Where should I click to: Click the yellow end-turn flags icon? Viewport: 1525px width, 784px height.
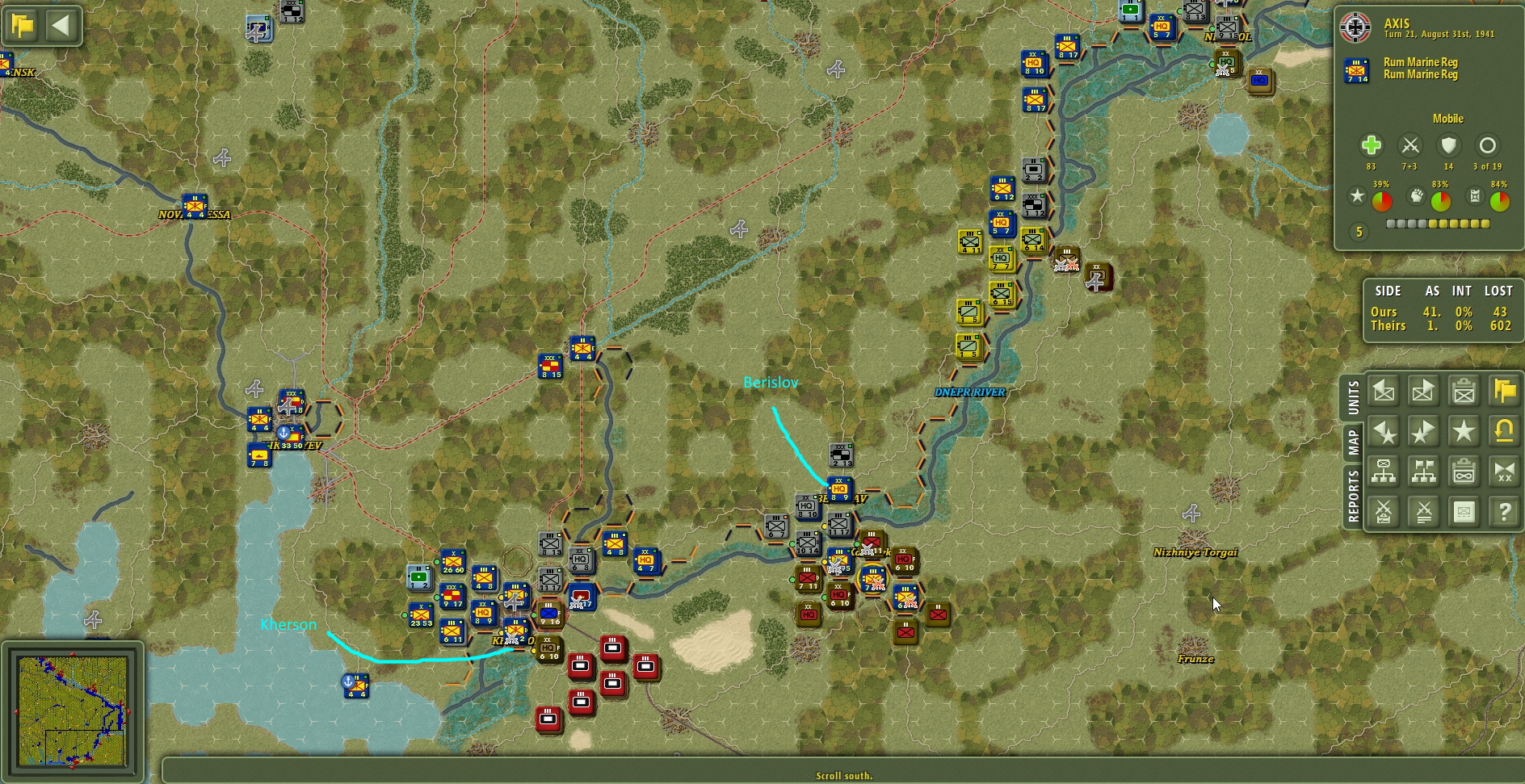1504,392
